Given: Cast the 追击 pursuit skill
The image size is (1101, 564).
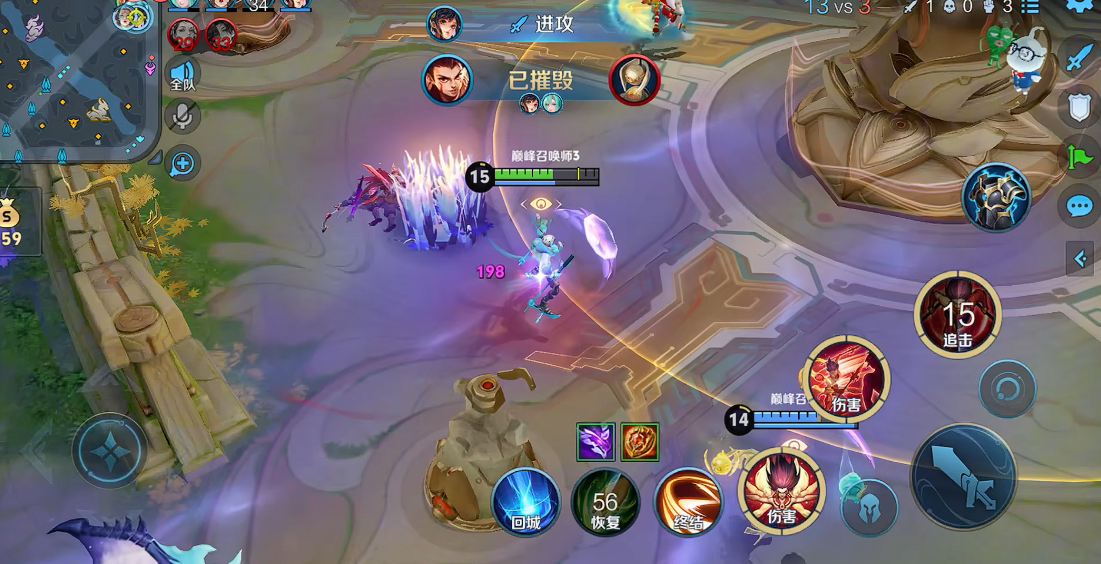Looking at the screenshot, I should [957, 315].
